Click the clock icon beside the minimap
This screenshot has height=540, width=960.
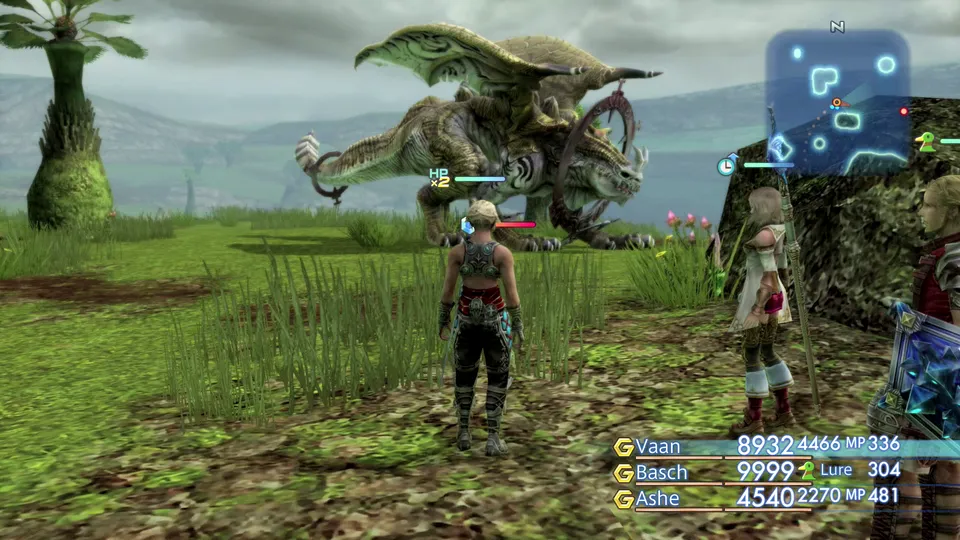(726, 166)
